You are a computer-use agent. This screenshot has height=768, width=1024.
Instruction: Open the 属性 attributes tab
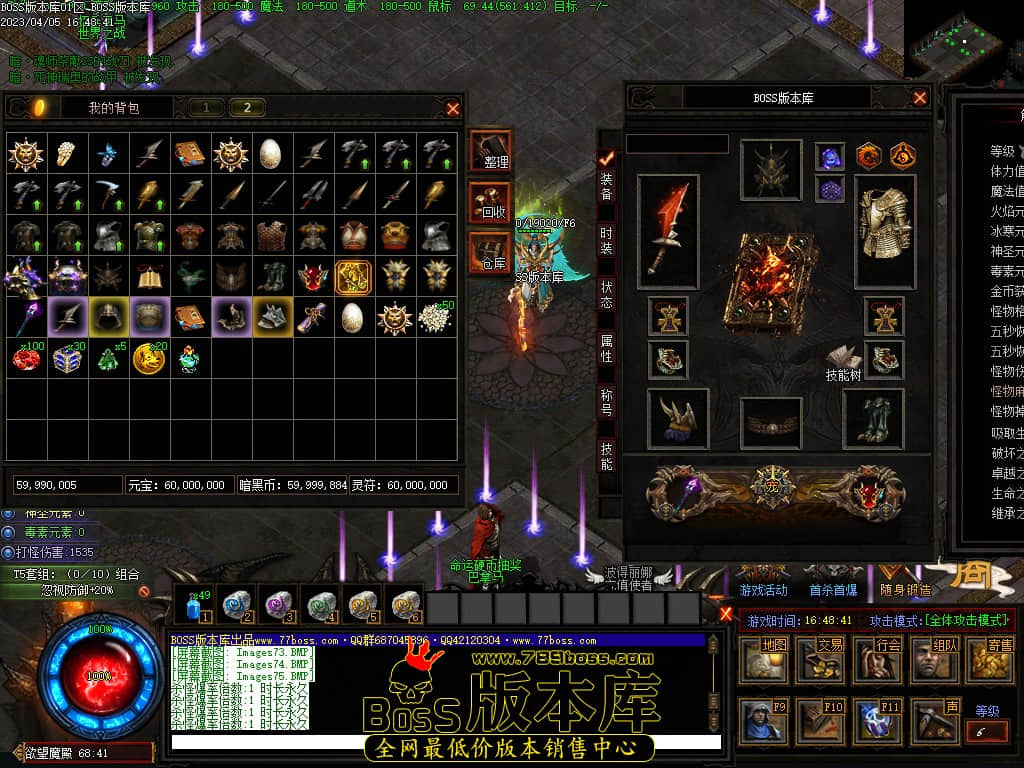pyautogui.click(x=607, y=350)
